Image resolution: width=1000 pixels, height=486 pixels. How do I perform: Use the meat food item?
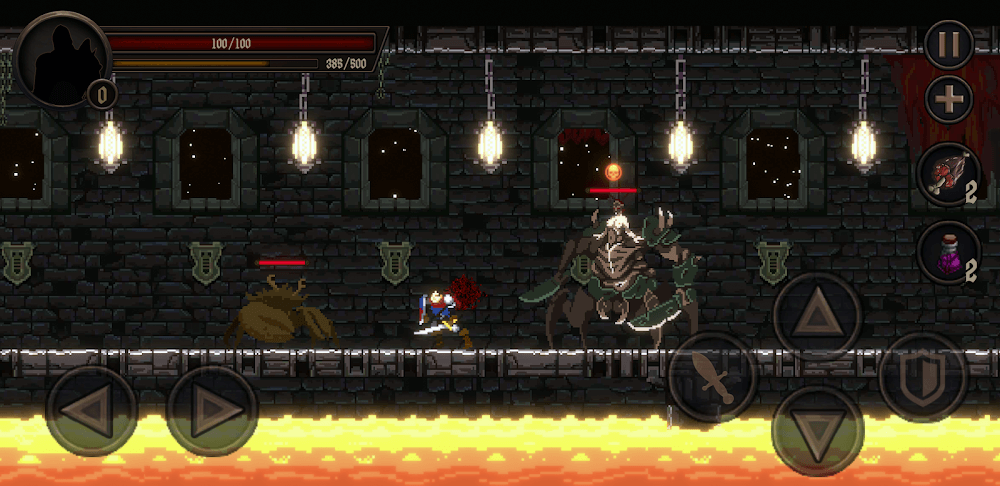coord(946,173)
